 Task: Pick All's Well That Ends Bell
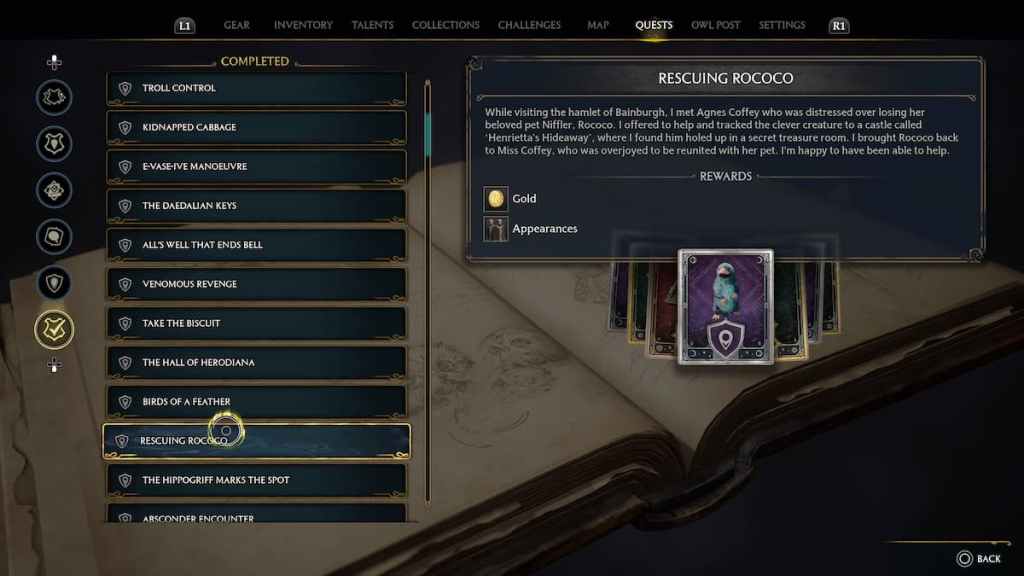(256, 245)
